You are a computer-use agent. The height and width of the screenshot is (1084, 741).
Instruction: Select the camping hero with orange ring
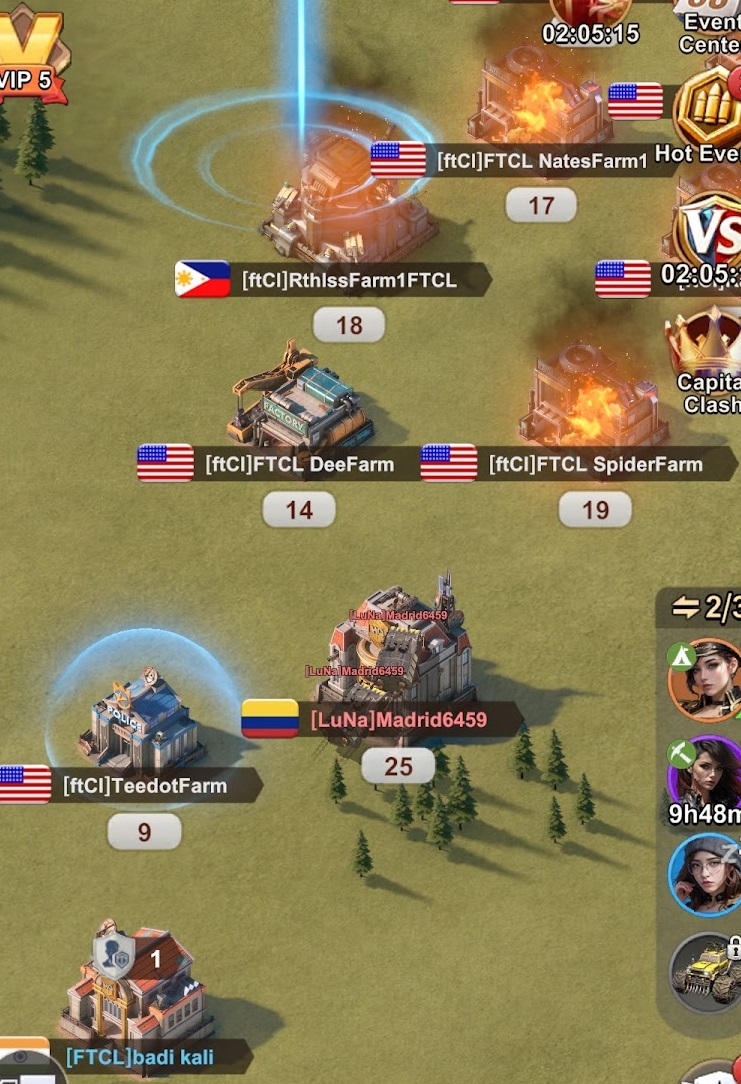[x=706, y=679]
